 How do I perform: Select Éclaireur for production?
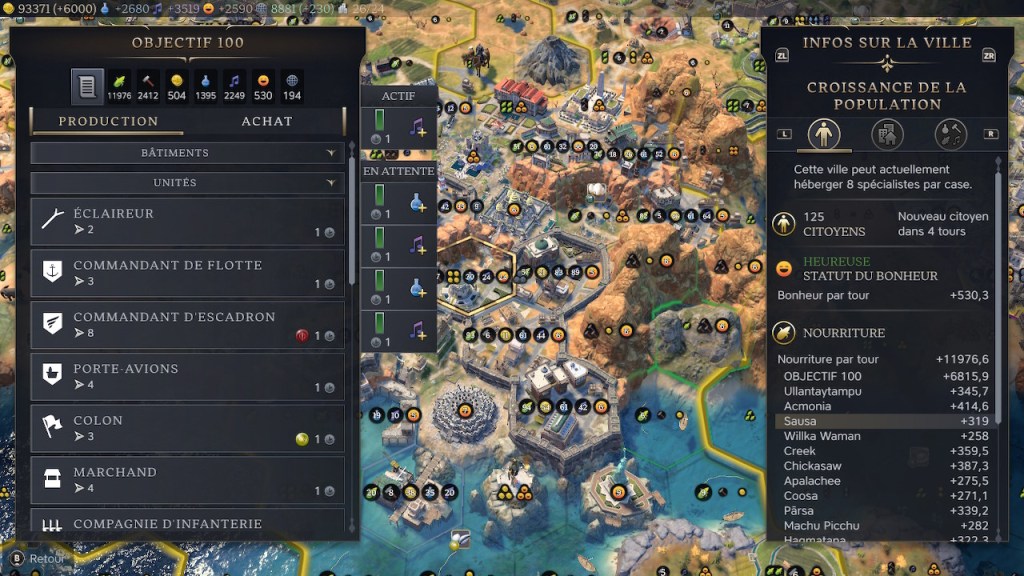point(187,221)
